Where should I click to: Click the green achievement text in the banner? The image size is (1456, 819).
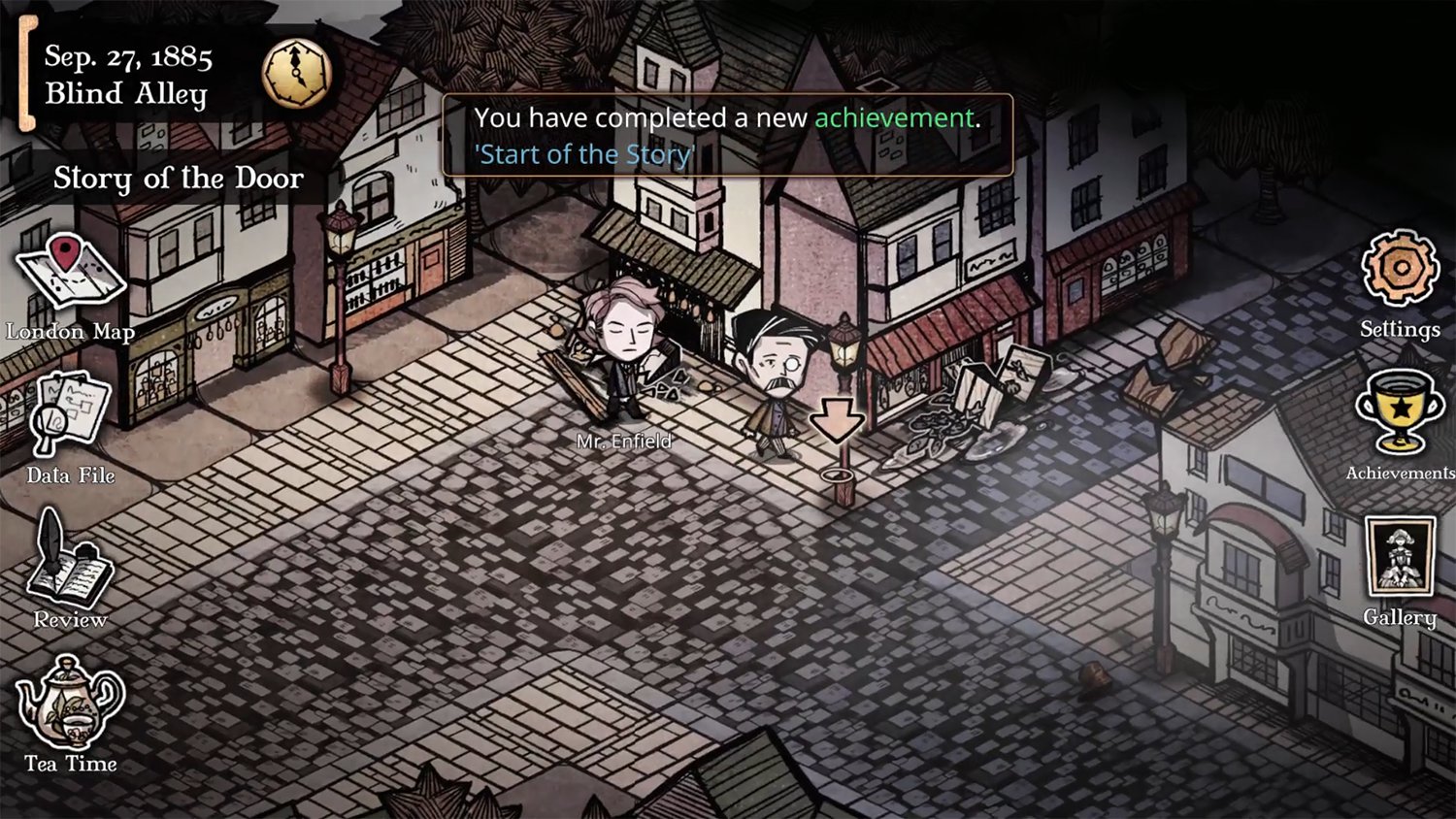895,117
